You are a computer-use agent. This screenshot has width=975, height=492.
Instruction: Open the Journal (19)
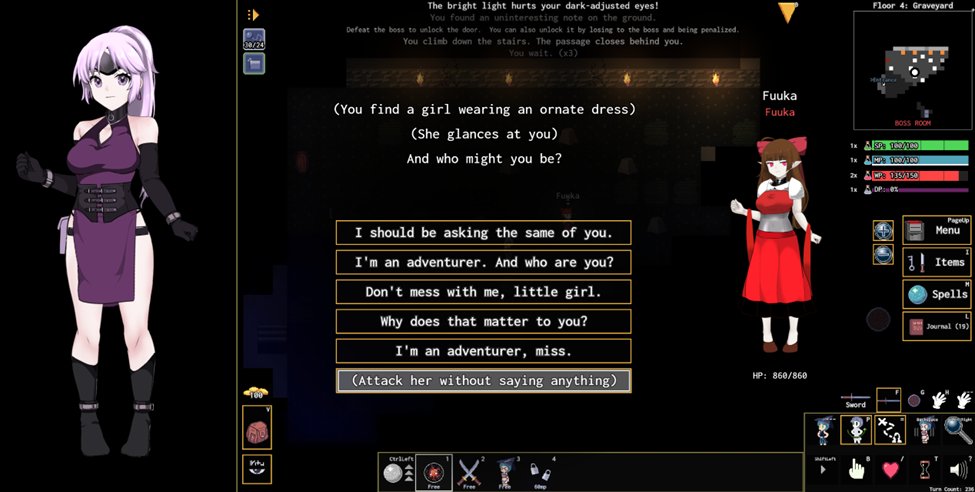tap(936, 326)
